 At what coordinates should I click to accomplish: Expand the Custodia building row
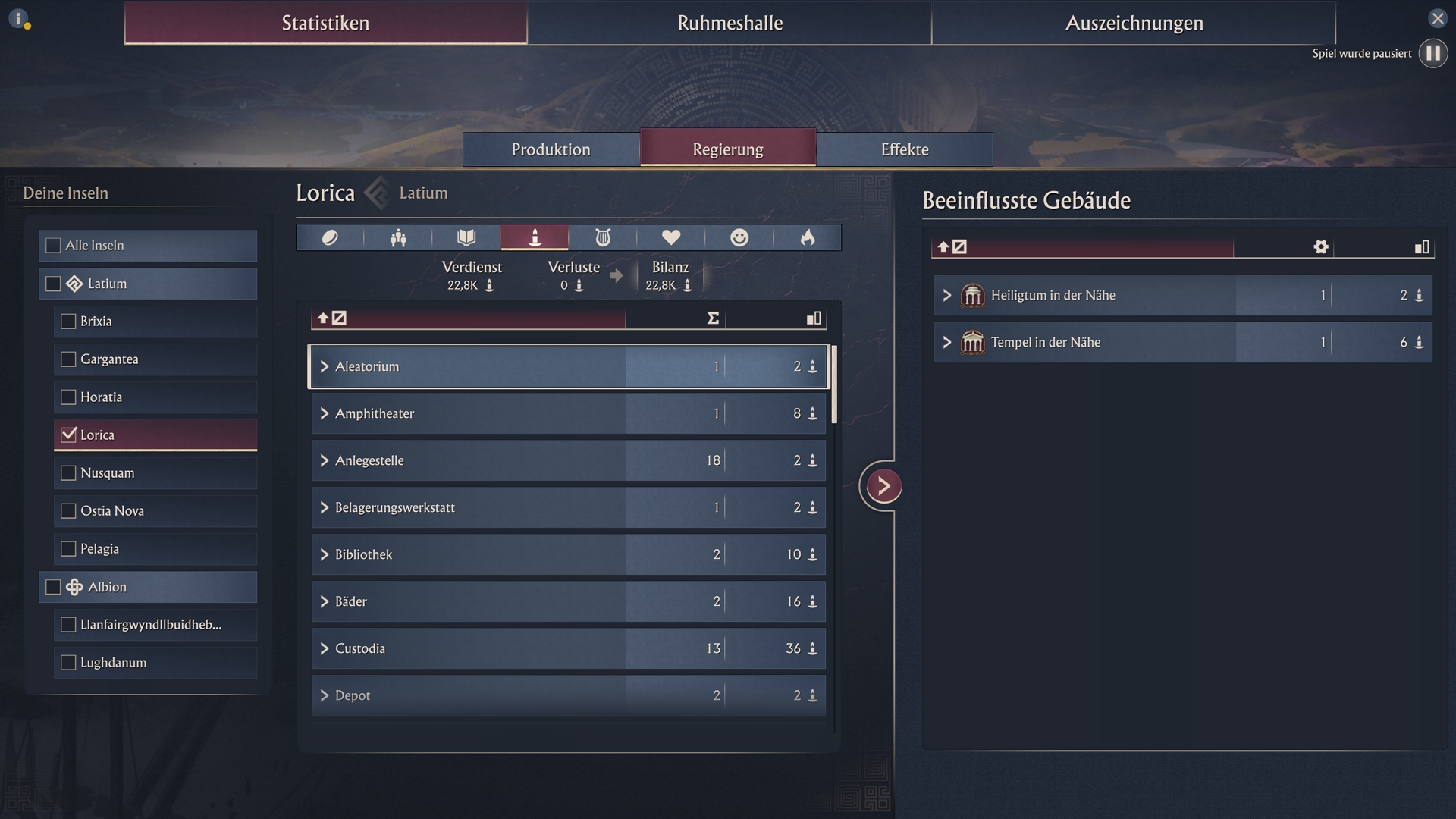325,648
